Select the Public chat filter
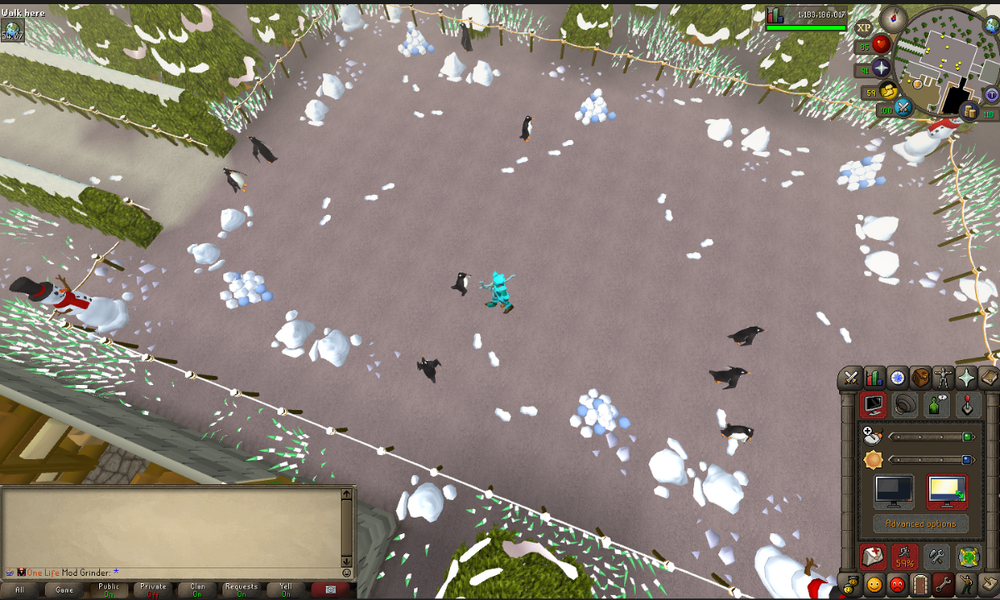The image size is (1000, 600). tap(109, 589)
